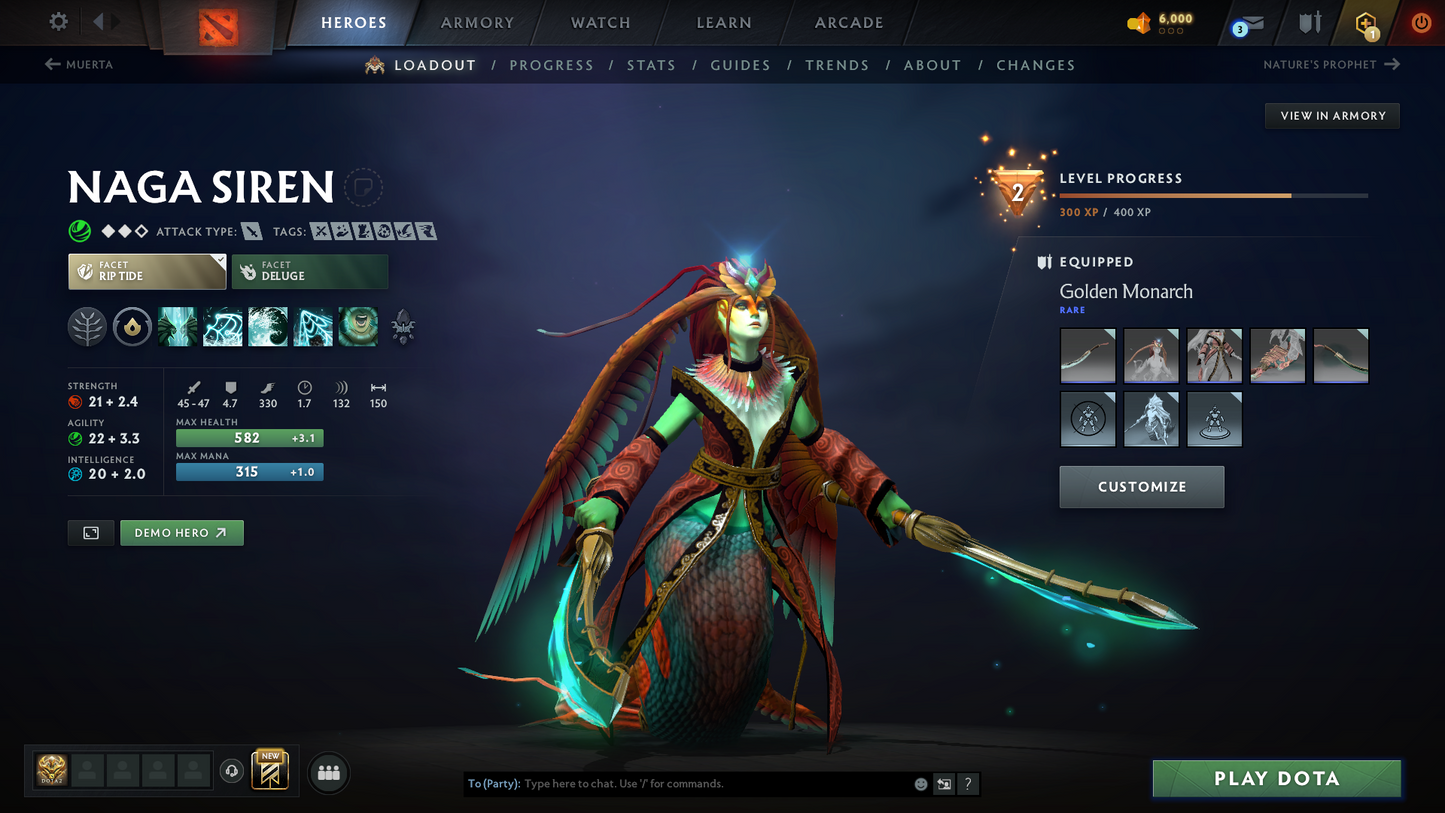Click the DEMO HERO button
The width and height of the screenshot is (1445, 813).
(x=182, y=532)
